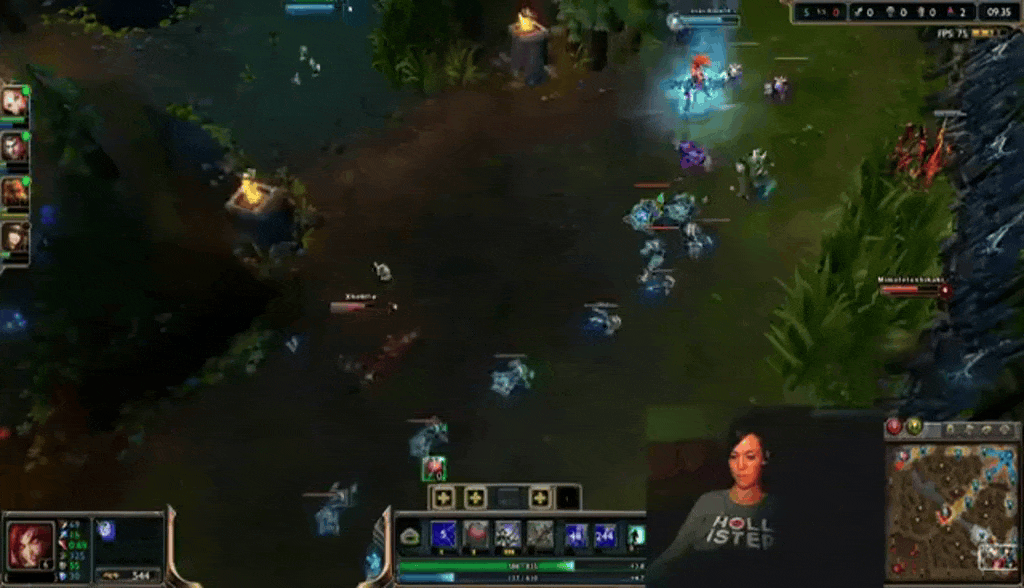Viewport: 1024px width, 588px height.
Task: Use the summoner spell showing 46 cooldown
Action: pyautogui.click(x=577, y=535)
